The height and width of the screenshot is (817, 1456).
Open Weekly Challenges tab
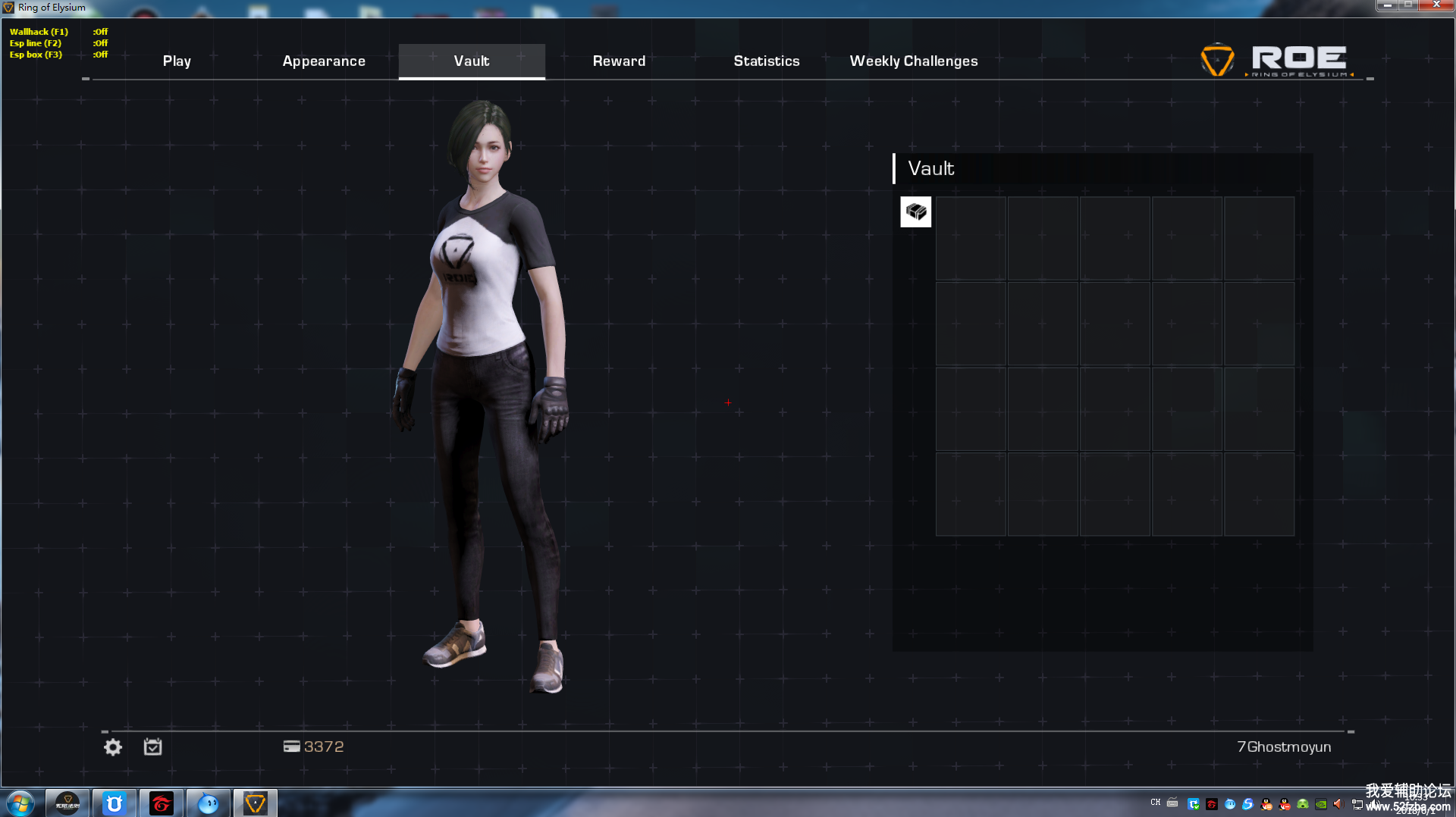click(x=913, y=61)
